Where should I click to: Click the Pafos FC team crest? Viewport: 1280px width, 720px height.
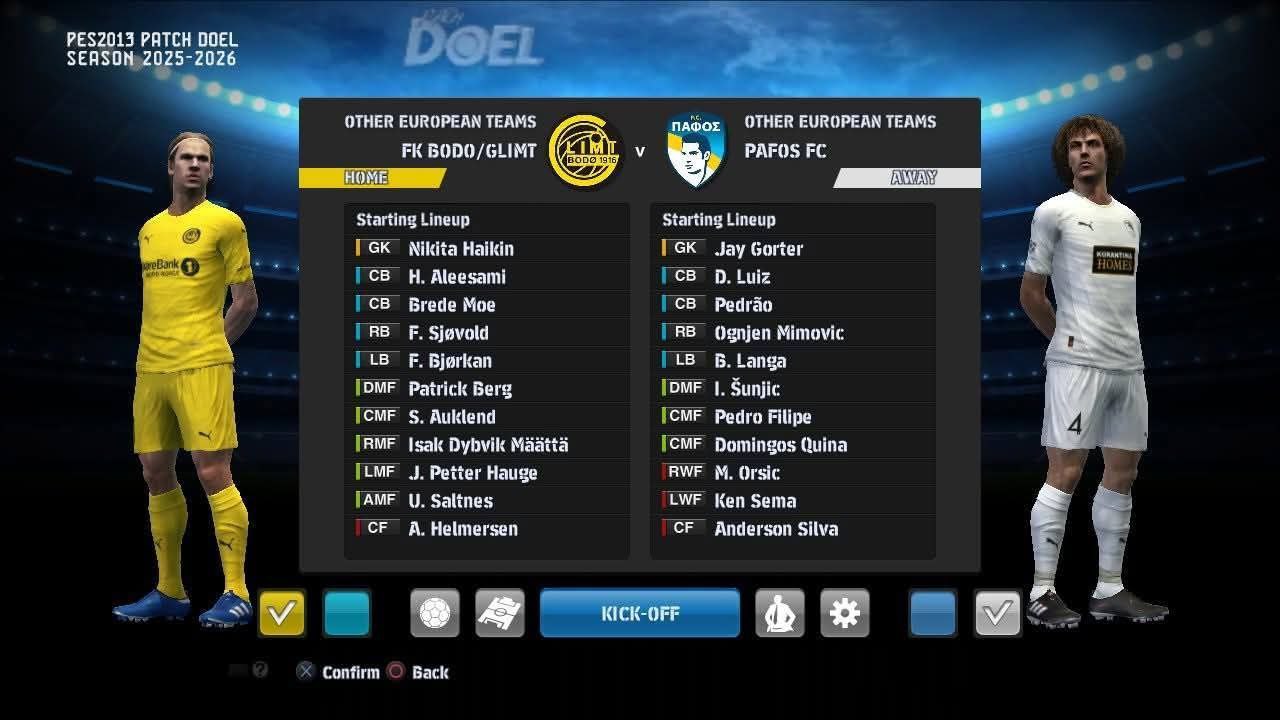tap(696, 151)
